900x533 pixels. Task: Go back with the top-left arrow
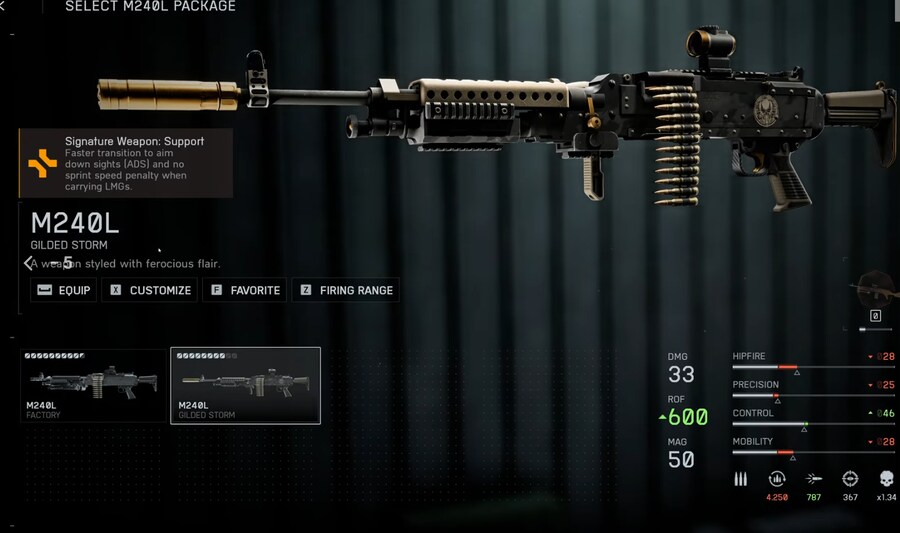coord(3,7)
